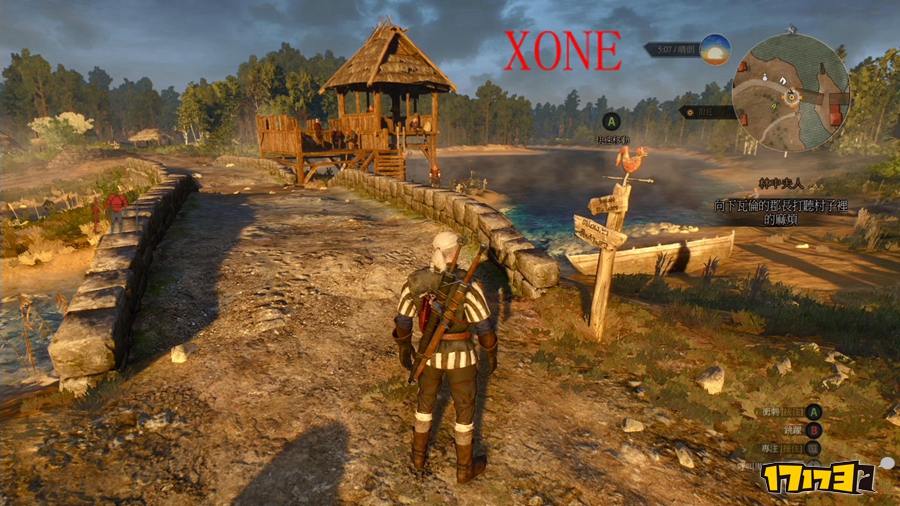Click the sun weather icon
This screenshot has width=900, height=506.
tap(714, 49)
